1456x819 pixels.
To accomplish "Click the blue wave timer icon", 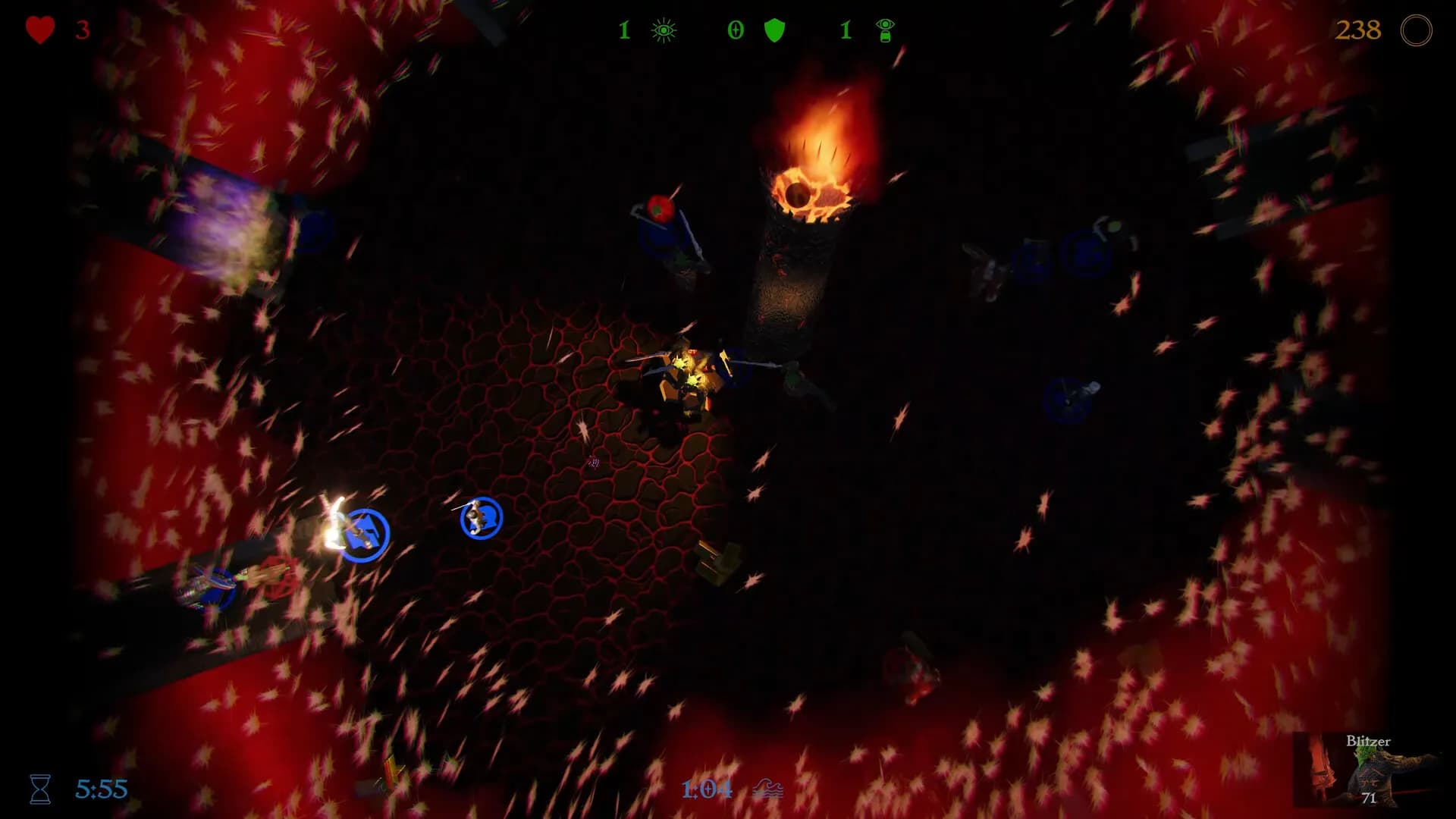I will [768, 789].
